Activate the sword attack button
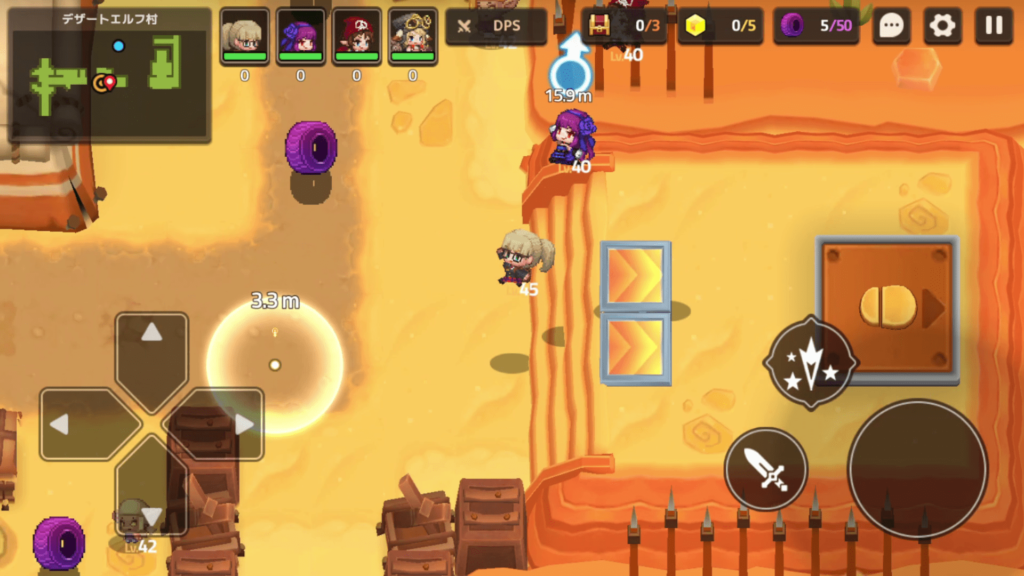The height and width of the screenshot is (576, 1024). point(766,469)
